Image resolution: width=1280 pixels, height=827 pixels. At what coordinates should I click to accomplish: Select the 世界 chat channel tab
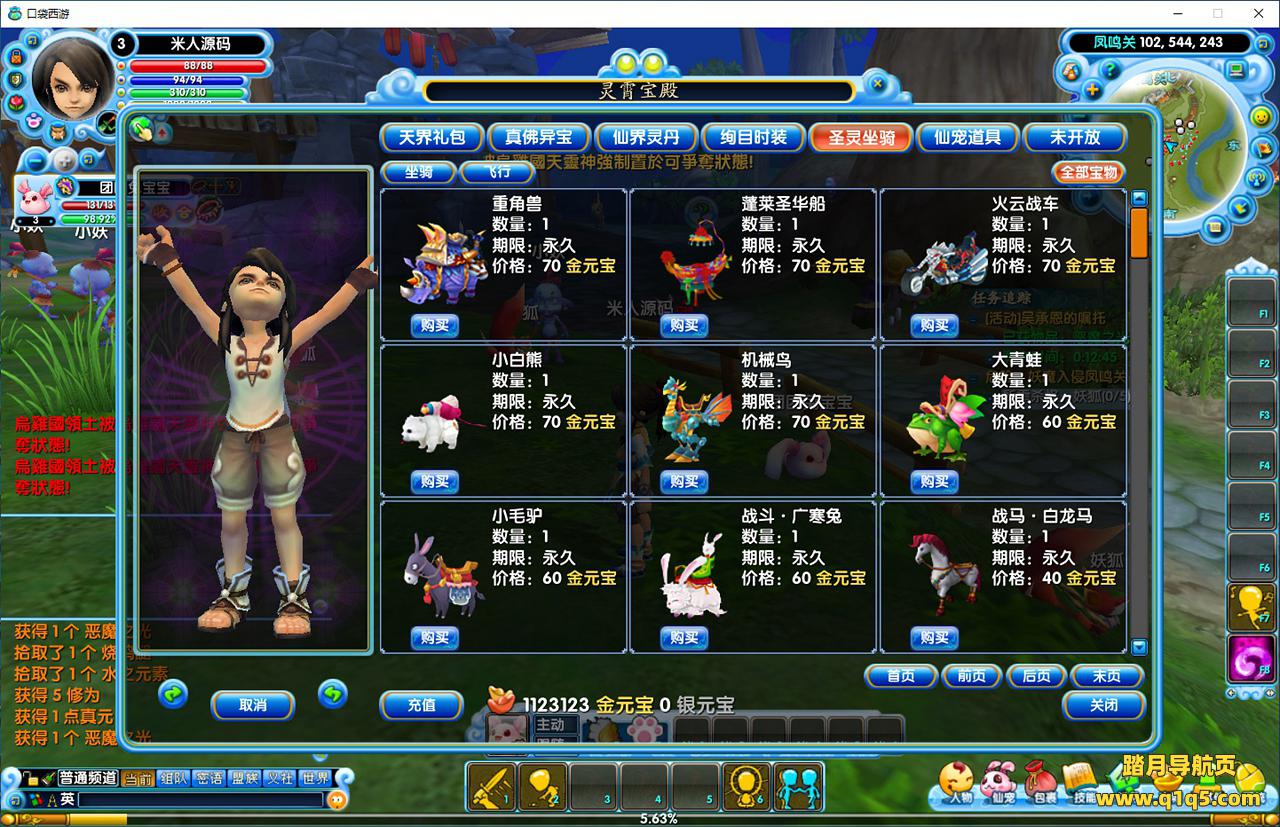point(315,778)
